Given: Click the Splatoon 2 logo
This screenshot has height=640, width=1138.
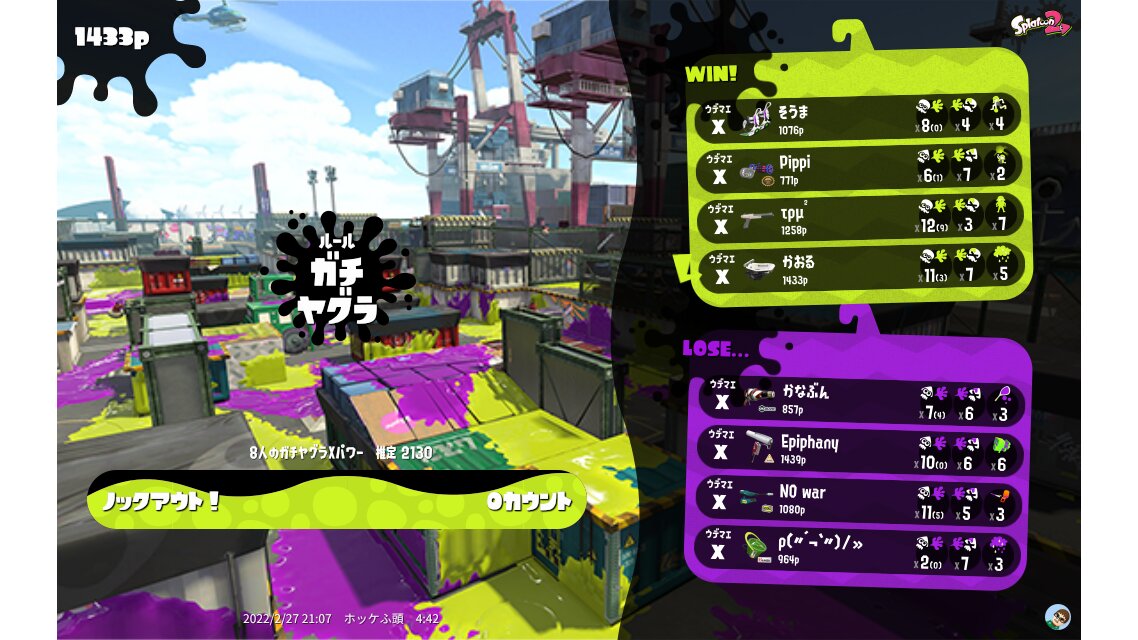Looking at the screenshot, I should 1040,25.
